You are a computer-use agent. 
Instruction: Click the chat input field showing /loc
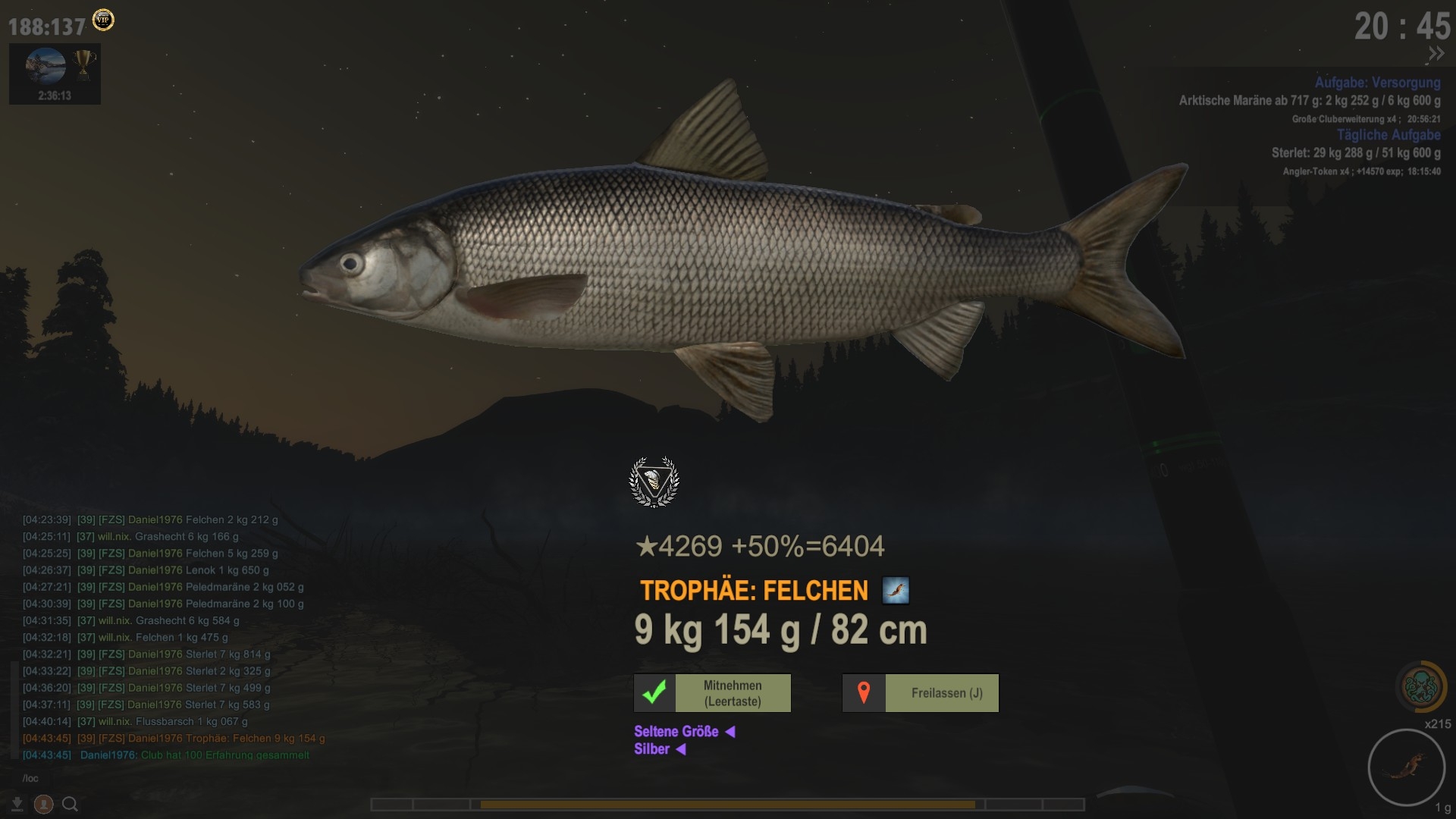(152, 778)
